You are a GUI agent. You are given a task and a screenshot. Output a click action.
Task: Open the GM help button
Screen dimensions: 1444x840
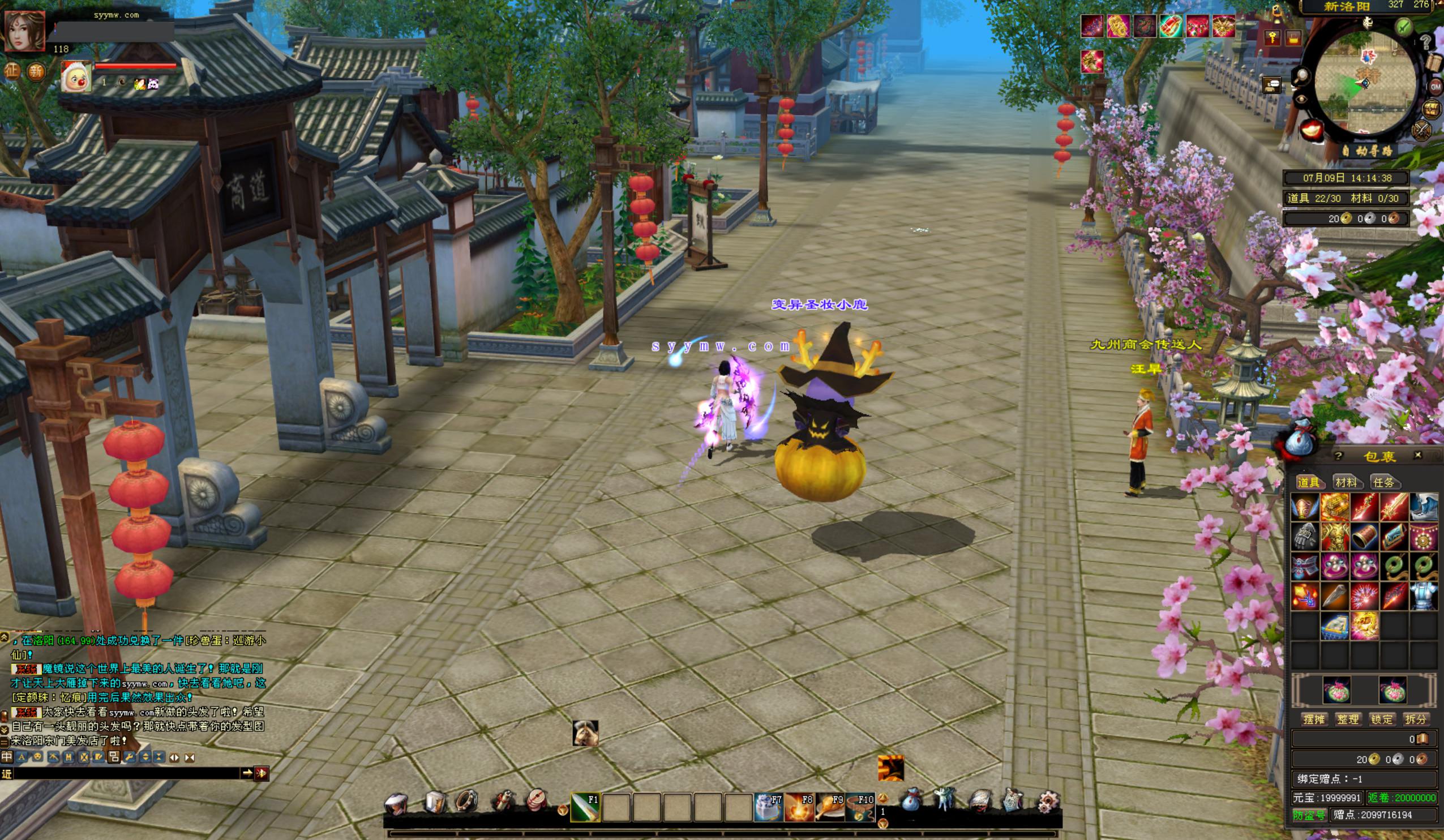tap(1436, 87)
